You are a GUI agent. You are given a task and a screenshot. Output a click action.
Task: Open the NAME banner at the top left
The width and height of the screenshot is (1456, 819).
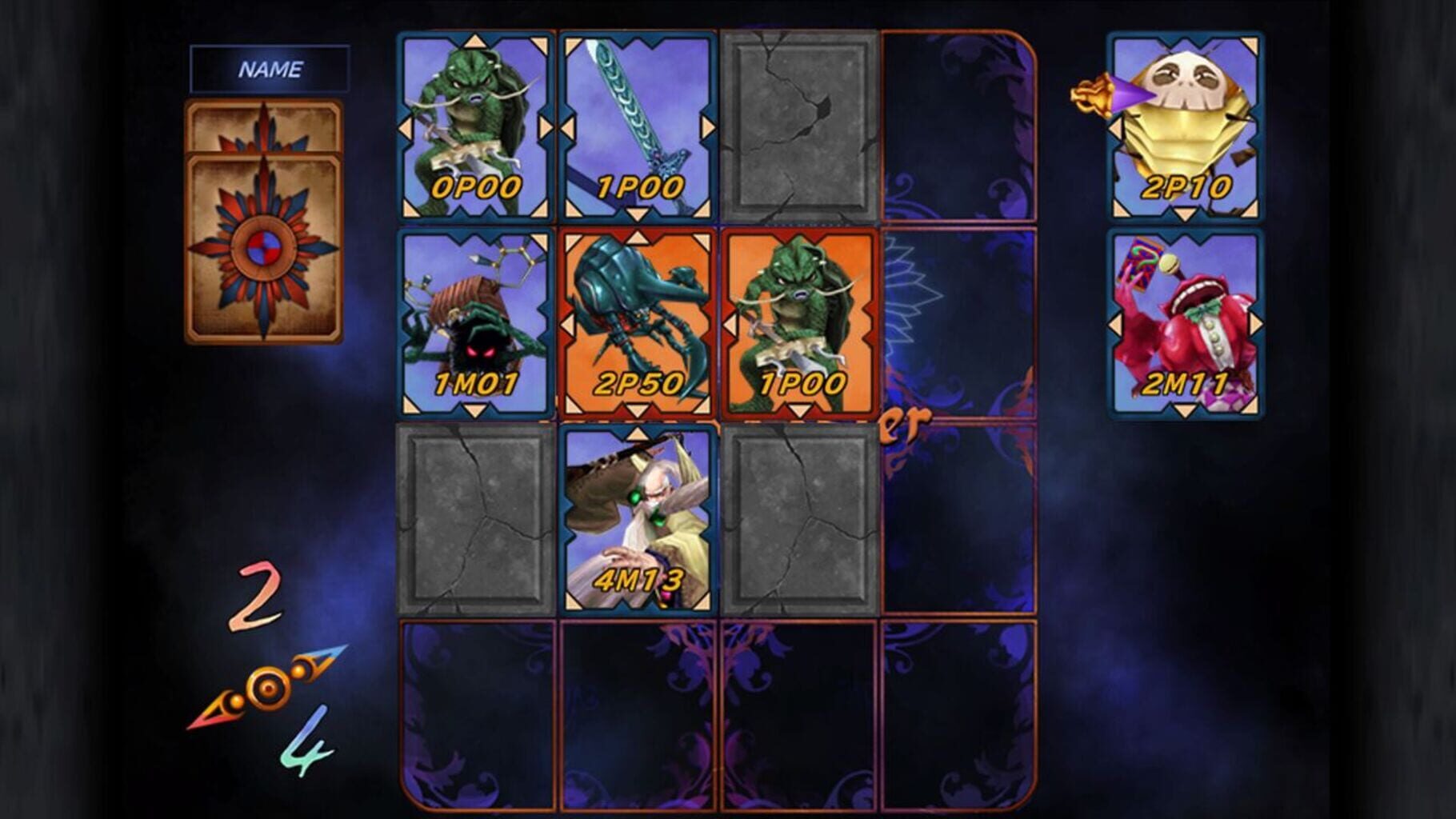[x=270, y=68]
